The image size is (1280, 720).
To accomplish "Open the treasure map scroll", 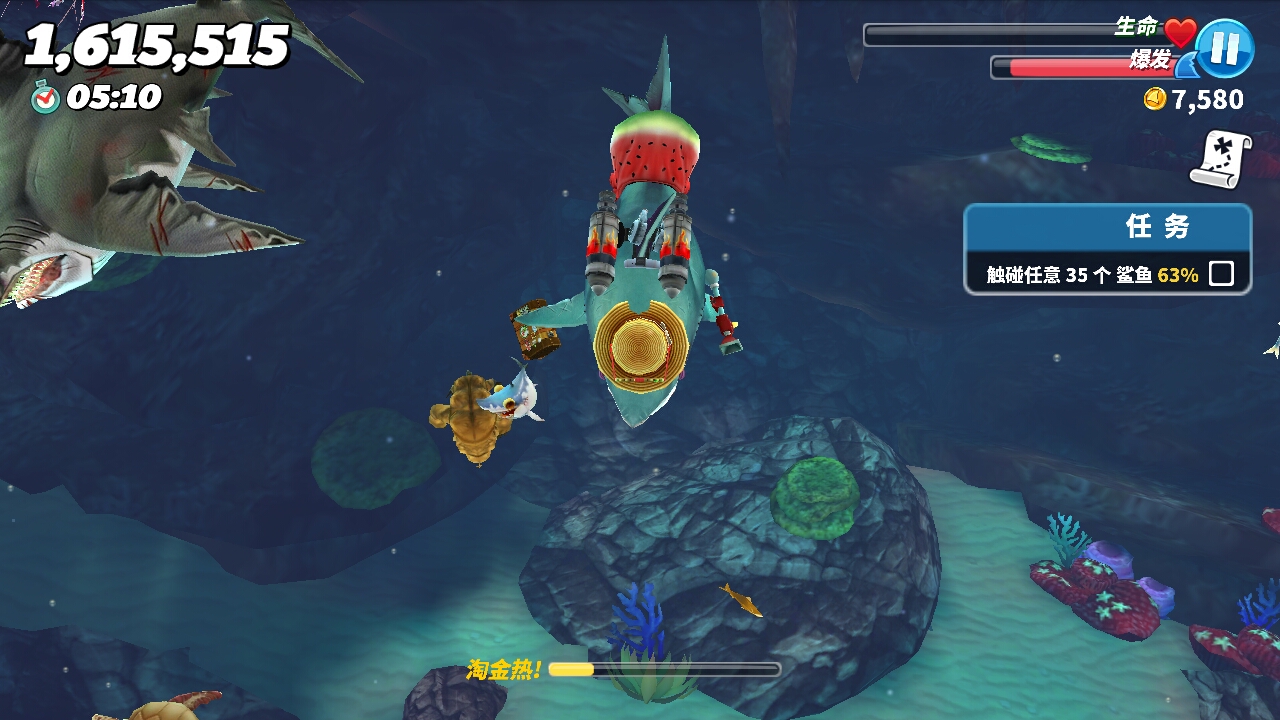I will click(x=1220, y=160).
